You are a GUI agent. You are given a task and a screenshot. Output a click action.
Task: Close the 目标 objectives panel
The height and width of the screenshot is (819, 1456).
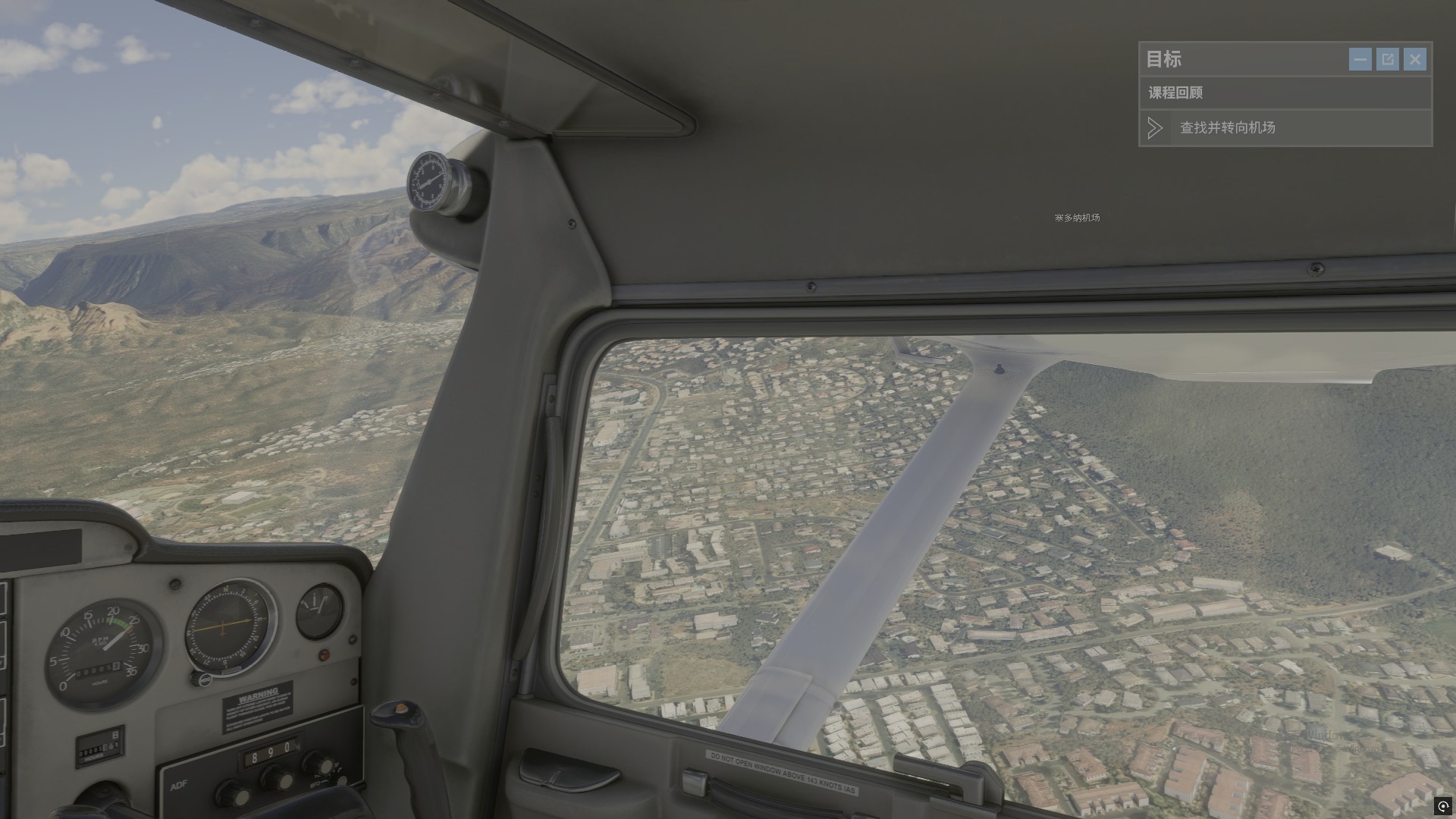tap(1415, 59)
